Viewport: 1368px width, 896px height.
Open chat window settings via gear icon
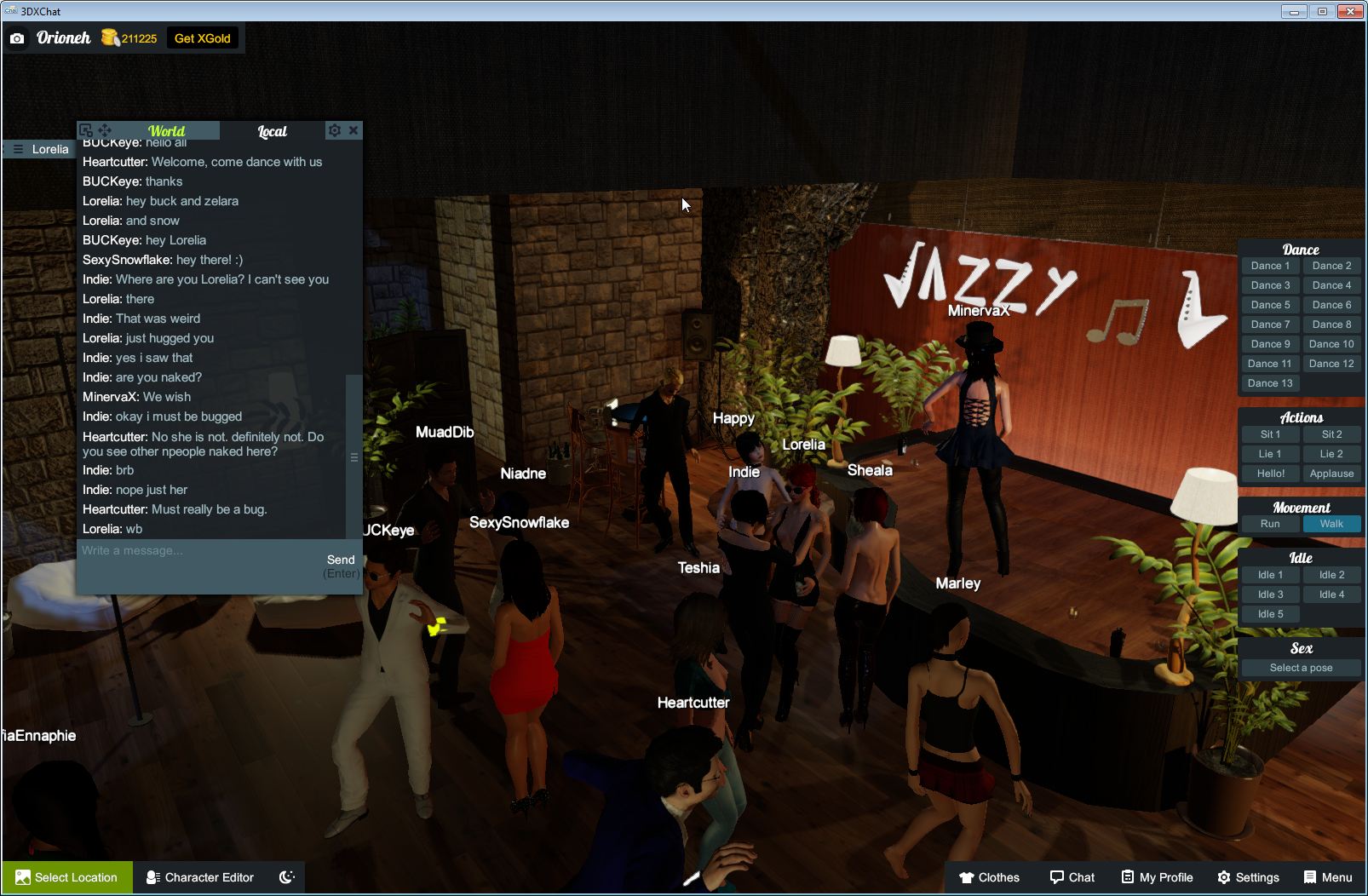[335, 130]
